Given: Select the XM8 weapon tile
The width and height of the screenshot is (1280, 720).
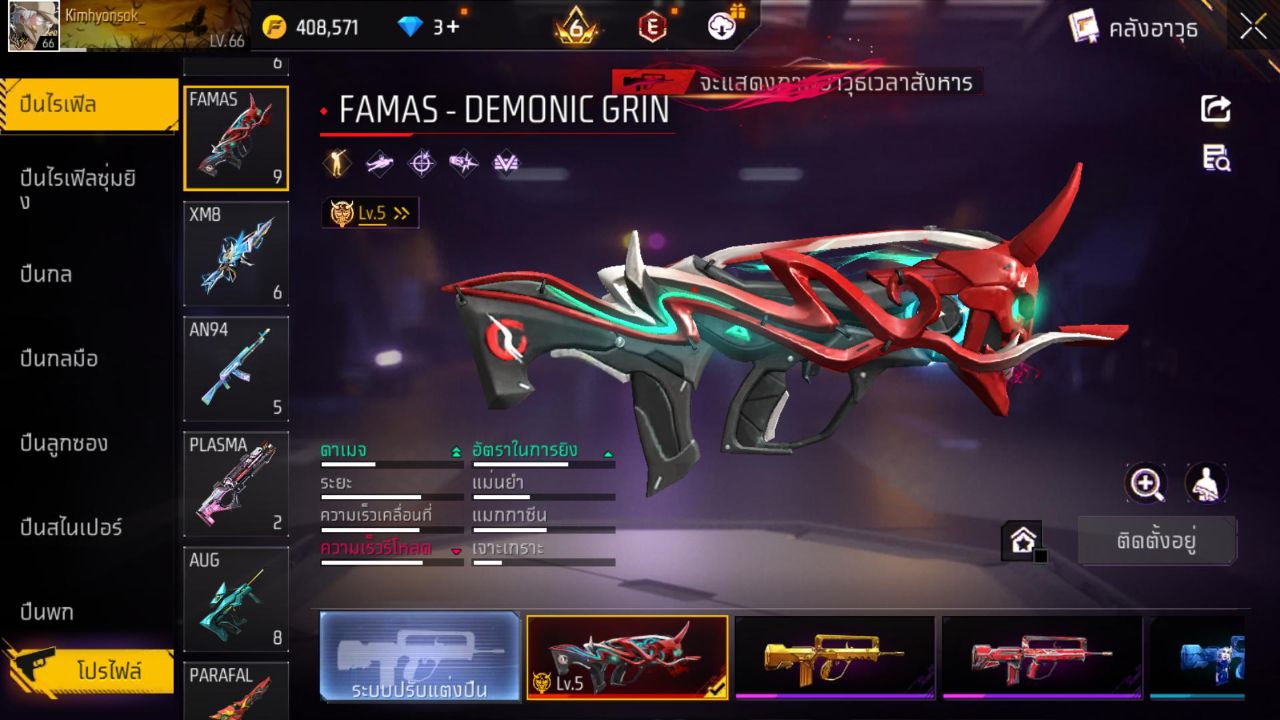Looking at the screenshot, I should [x=236, y=254].
